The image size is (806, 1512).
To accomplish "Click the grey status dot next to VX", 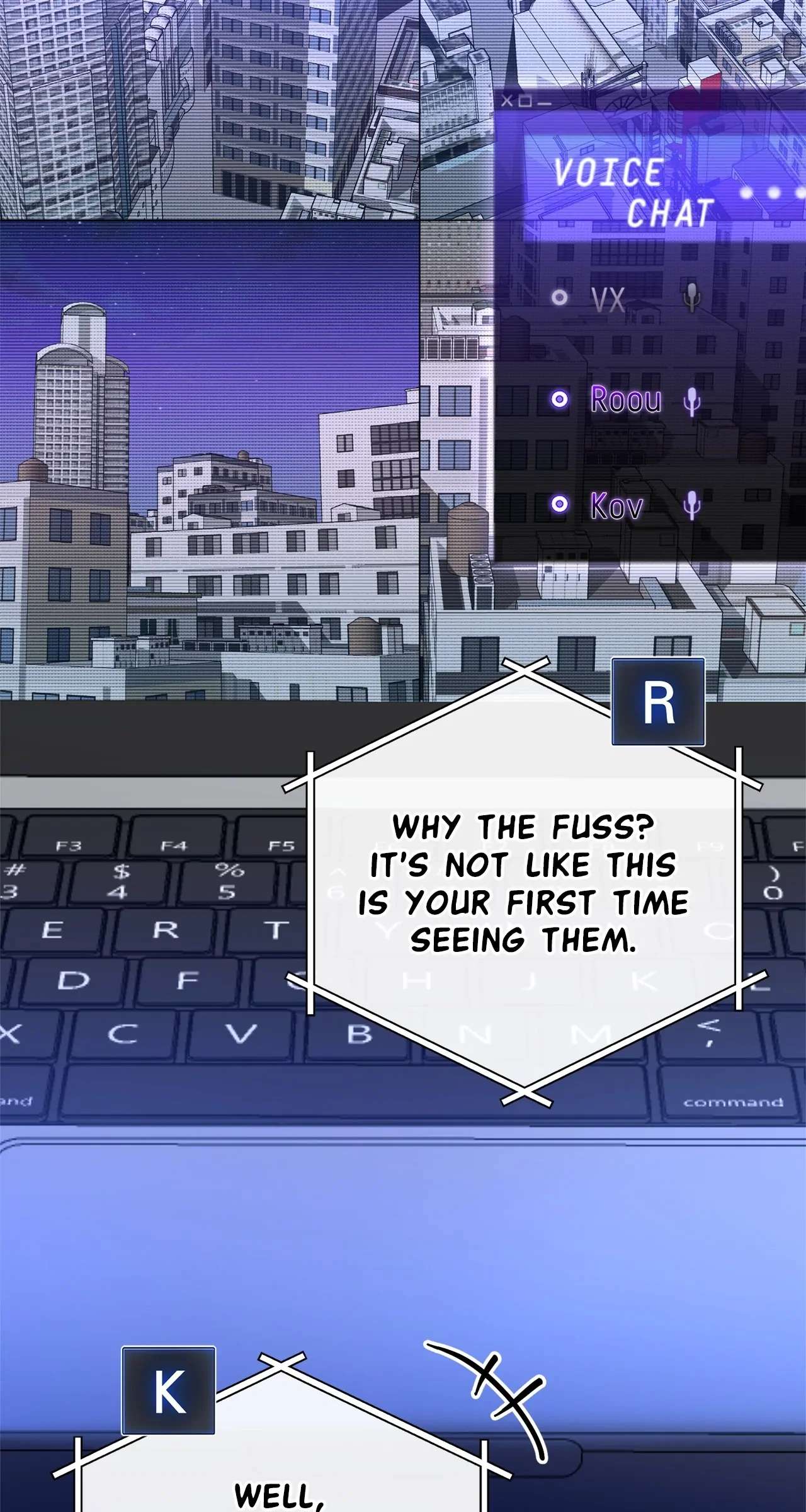I will tap(559, 297).
